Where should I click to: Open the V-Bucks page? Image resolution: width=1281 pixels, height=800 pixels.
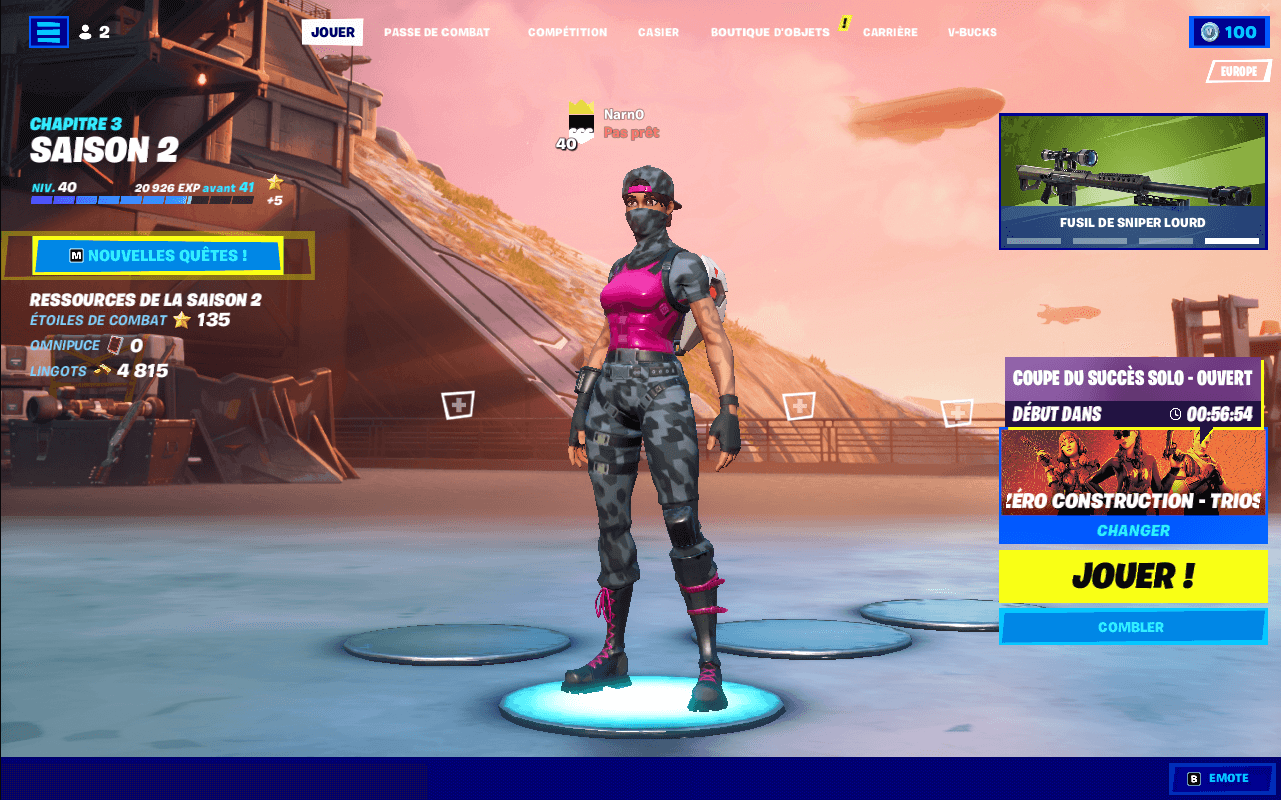pyautogui.click(x=971, y=31)
